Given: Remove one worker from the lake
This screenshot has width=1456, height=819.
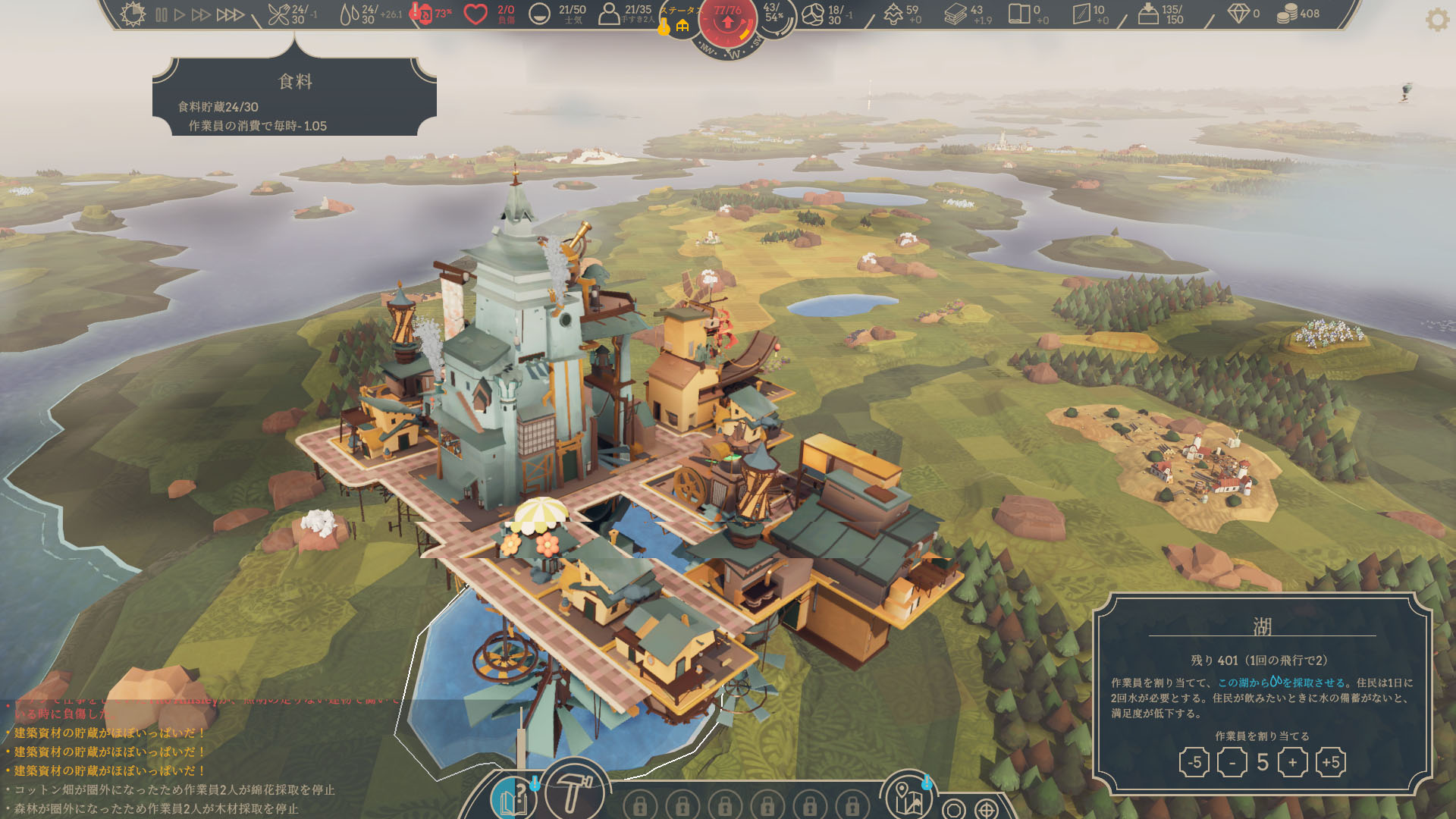Looking at the screenshot, I should click(x=1232, y=762).
